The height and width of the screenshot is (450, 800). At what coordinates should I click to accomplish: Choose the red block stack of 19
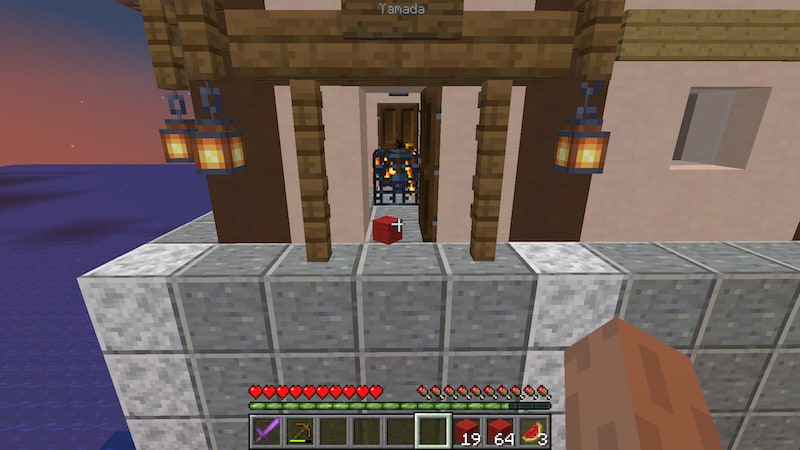[x=467, y=432]
